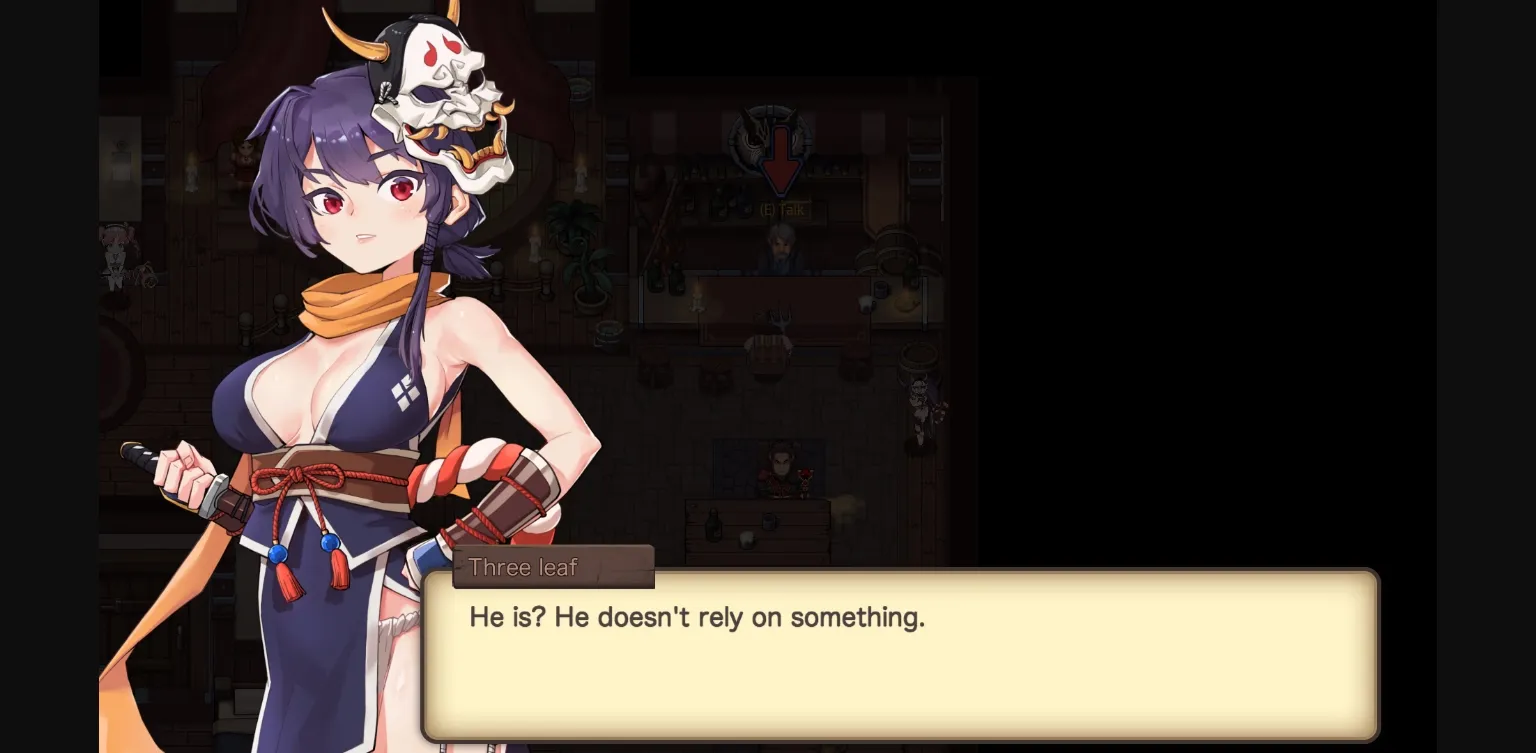Click the mug on the counter edge
1536x753 pixels.
866,304
